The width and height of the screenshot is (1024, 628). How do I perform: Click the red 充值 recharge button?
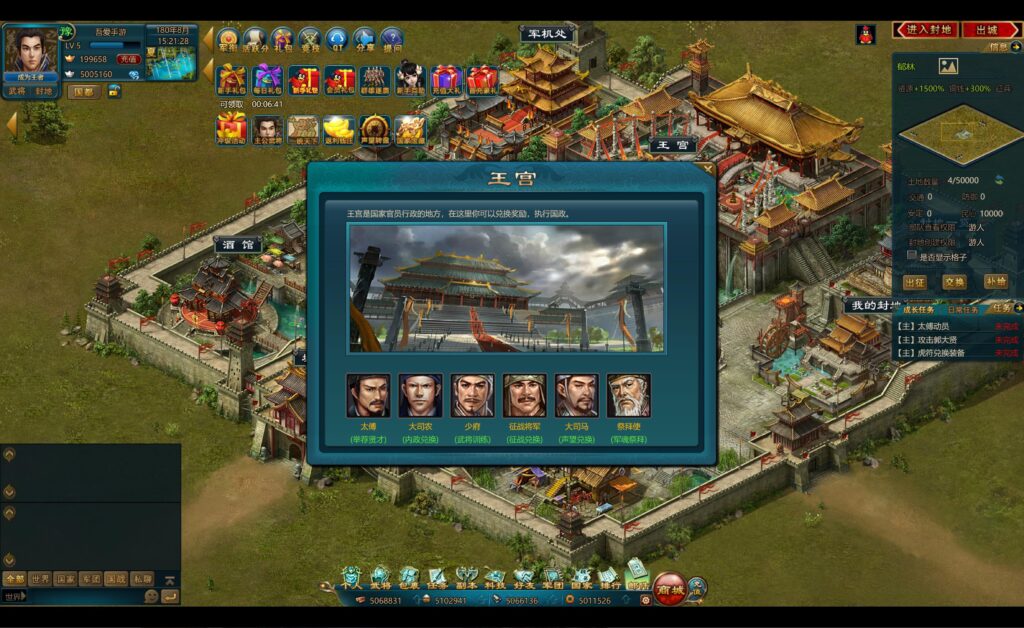pyautogui.click(x=129, y=60)
